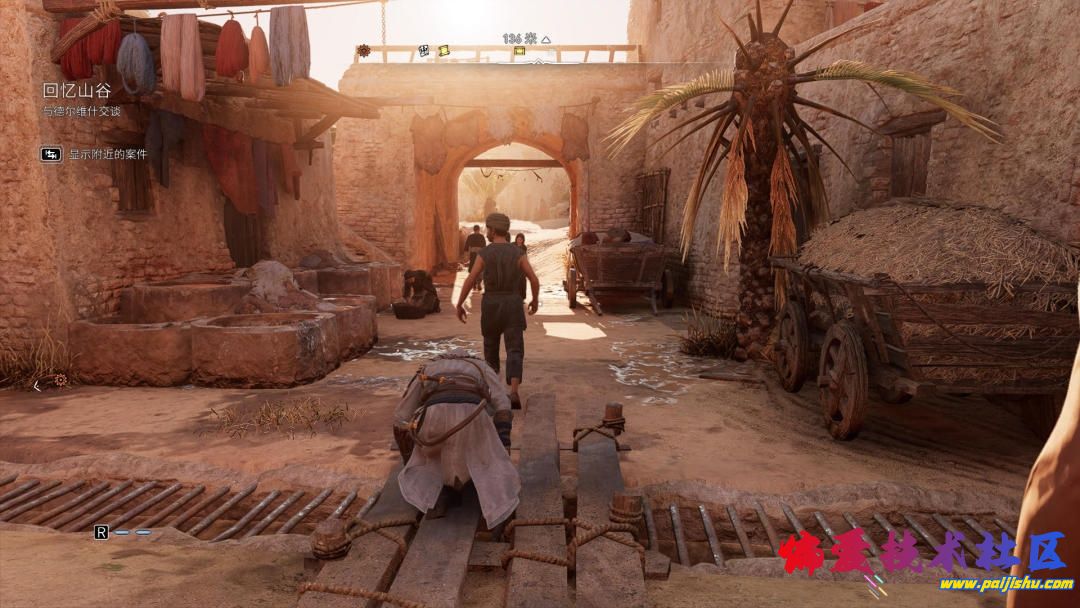This screenshot has width=1080, height=608.
Task: Click the white map marker on the compass
Action: pyautogui.click(x=424, y=50)
